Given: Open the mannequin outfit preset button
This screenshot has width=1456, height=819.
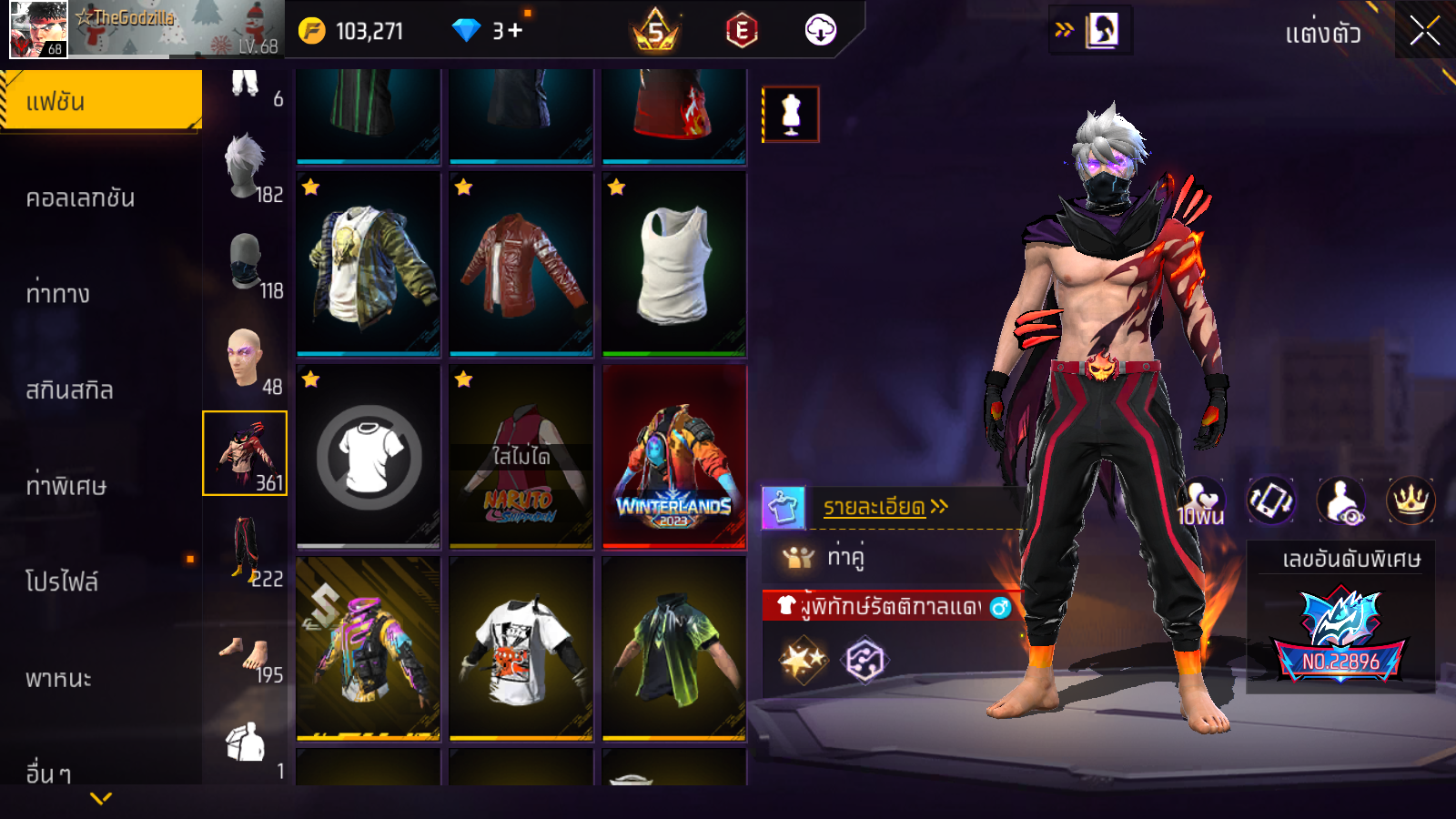Looking at the screenshot, I should 791,115.
